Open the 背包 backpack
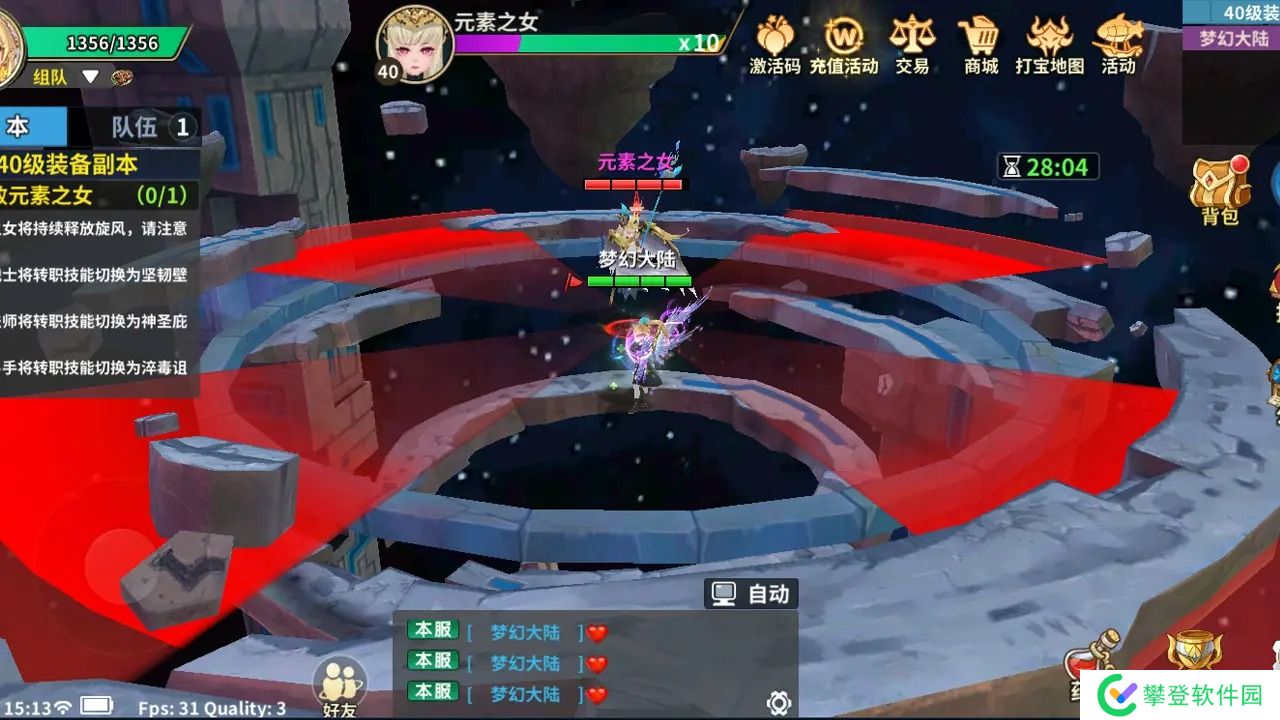This screenshot has width=1280, height=720. click(x=1219, y=190)
